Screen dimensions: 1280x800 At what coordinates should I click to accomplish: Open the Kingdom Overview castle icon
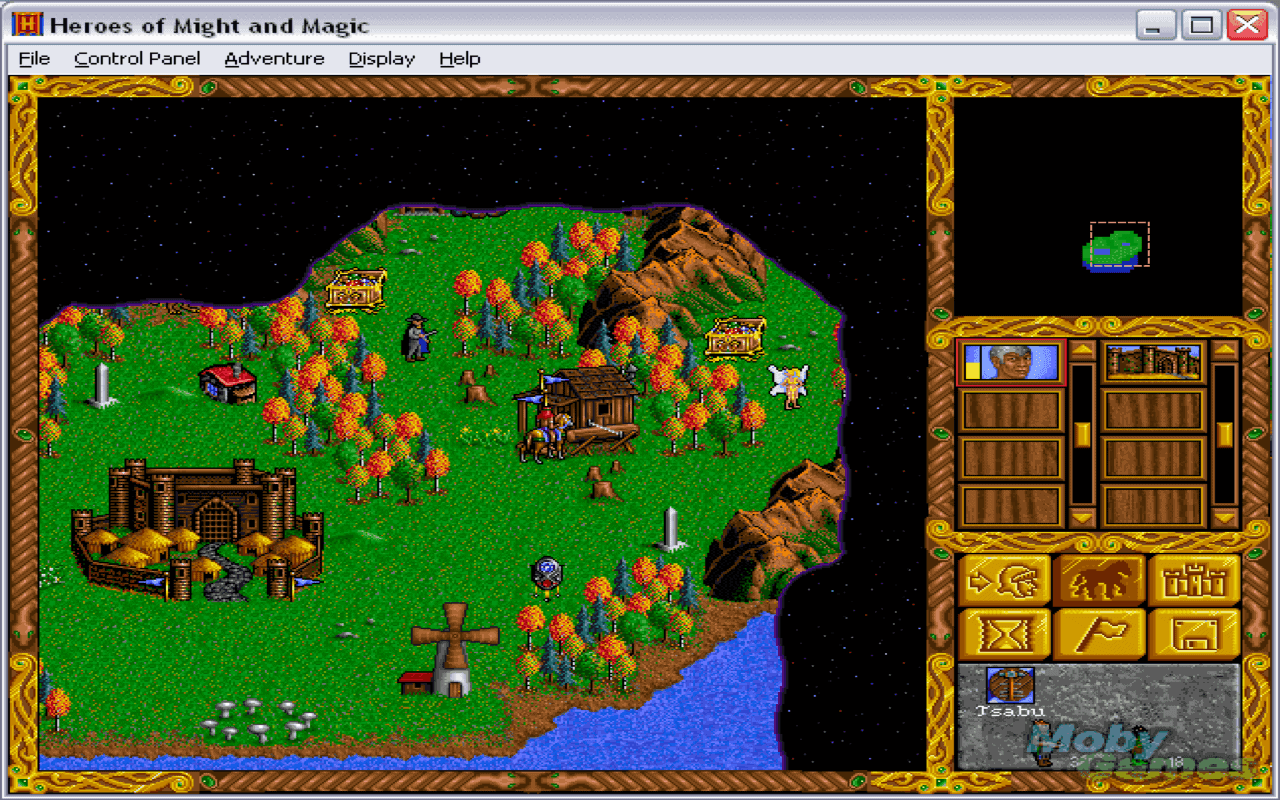[1194, 578]
